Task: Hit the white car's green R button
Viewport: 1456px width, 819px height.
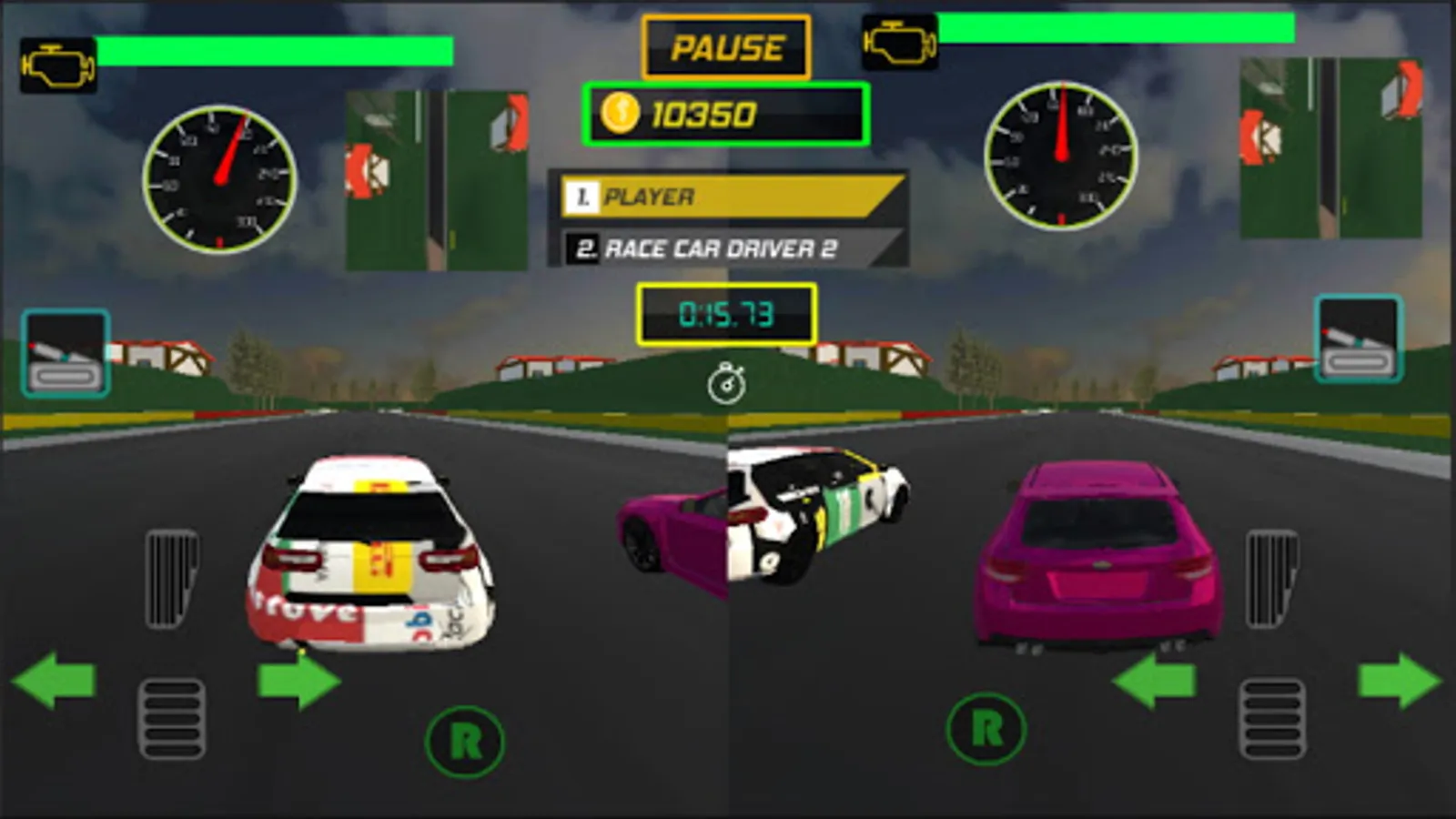Action: pyautogui.click(x=465, y=742)
